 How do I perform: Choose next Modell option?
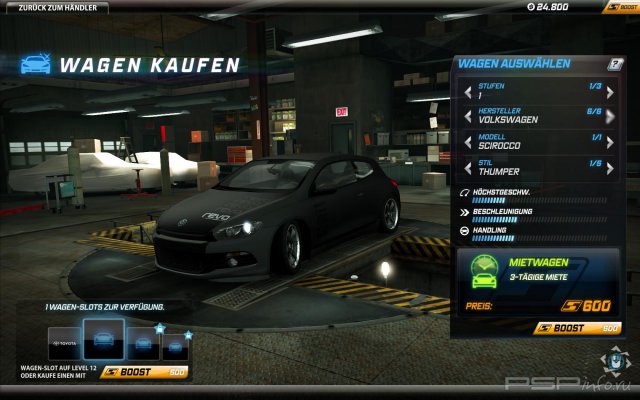click(x=616, y=143)
